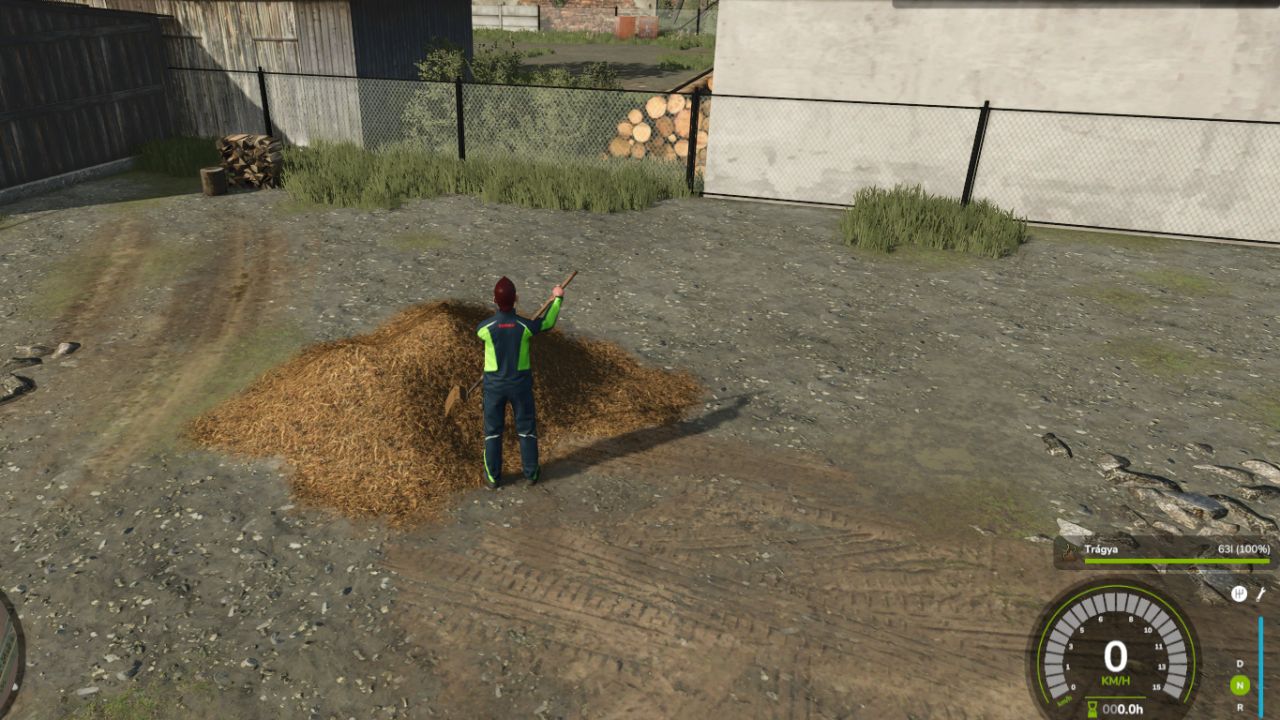Click the wrench vehicle maintenance icon
Screen dimensions: 1280x720
tap(1262, 593)
